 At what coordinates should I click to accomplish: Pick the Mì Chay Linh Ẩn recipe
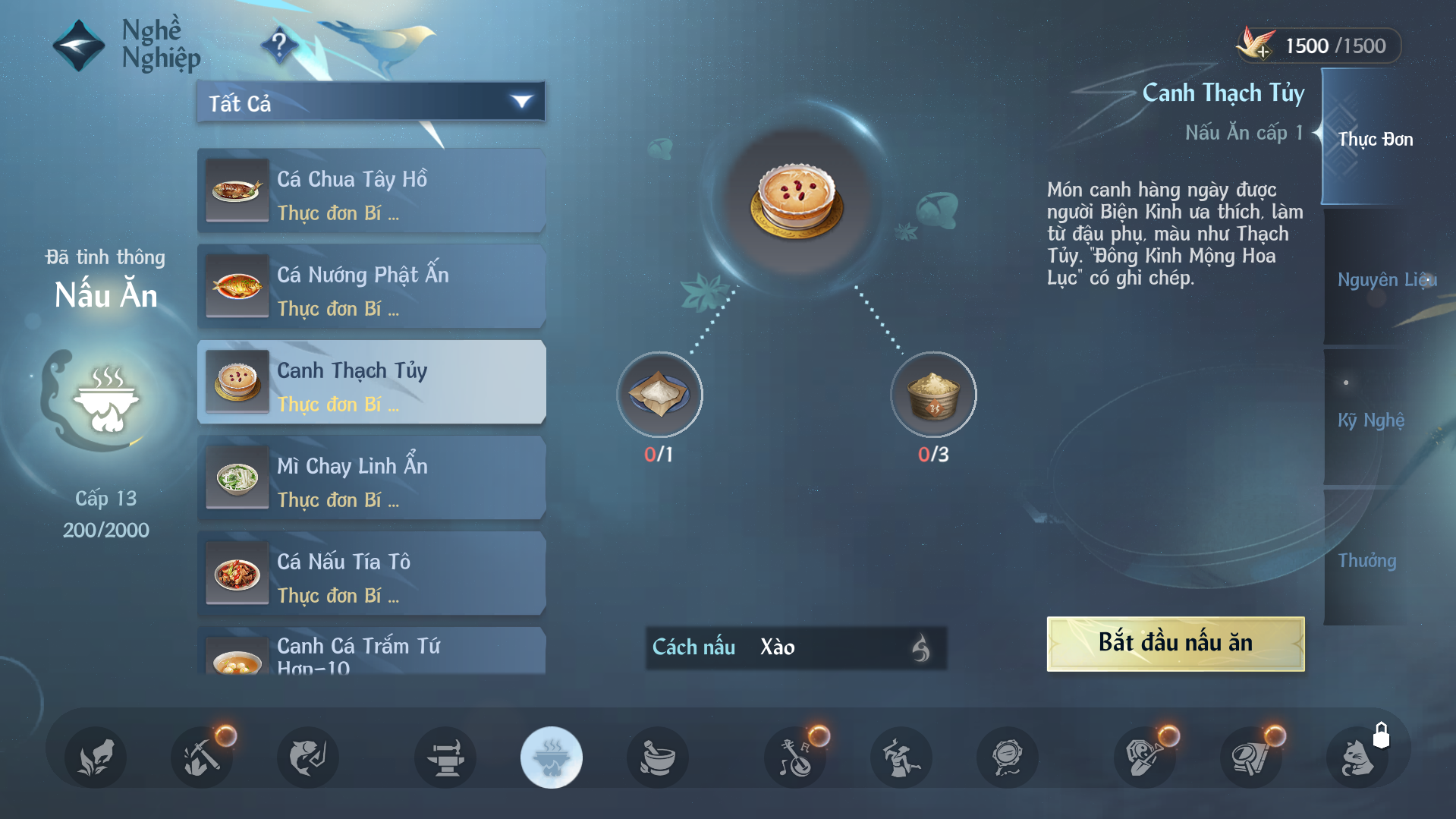pos(371,477)
